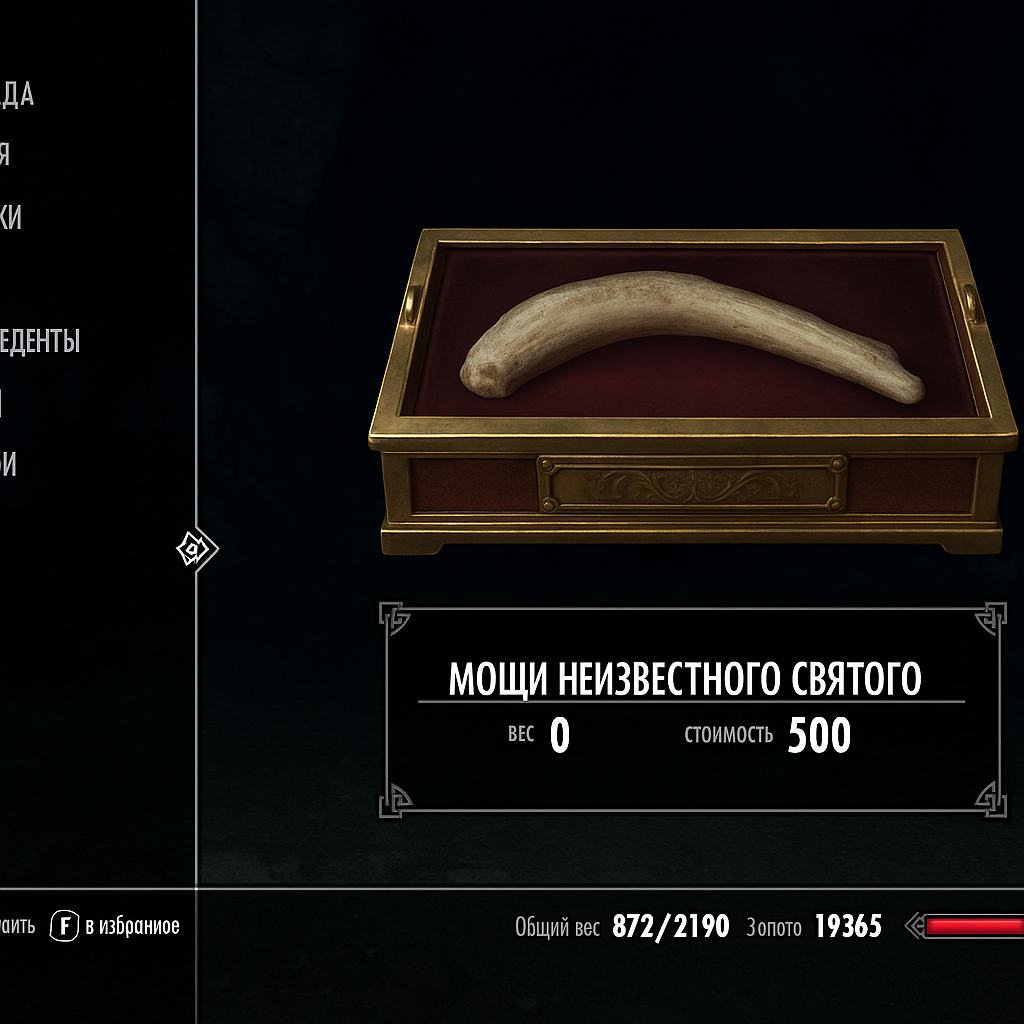Choose the category ending in "КИ"
Image resolution: width=1024 pixels, height=1024 pixels.
tap(11, 218)
